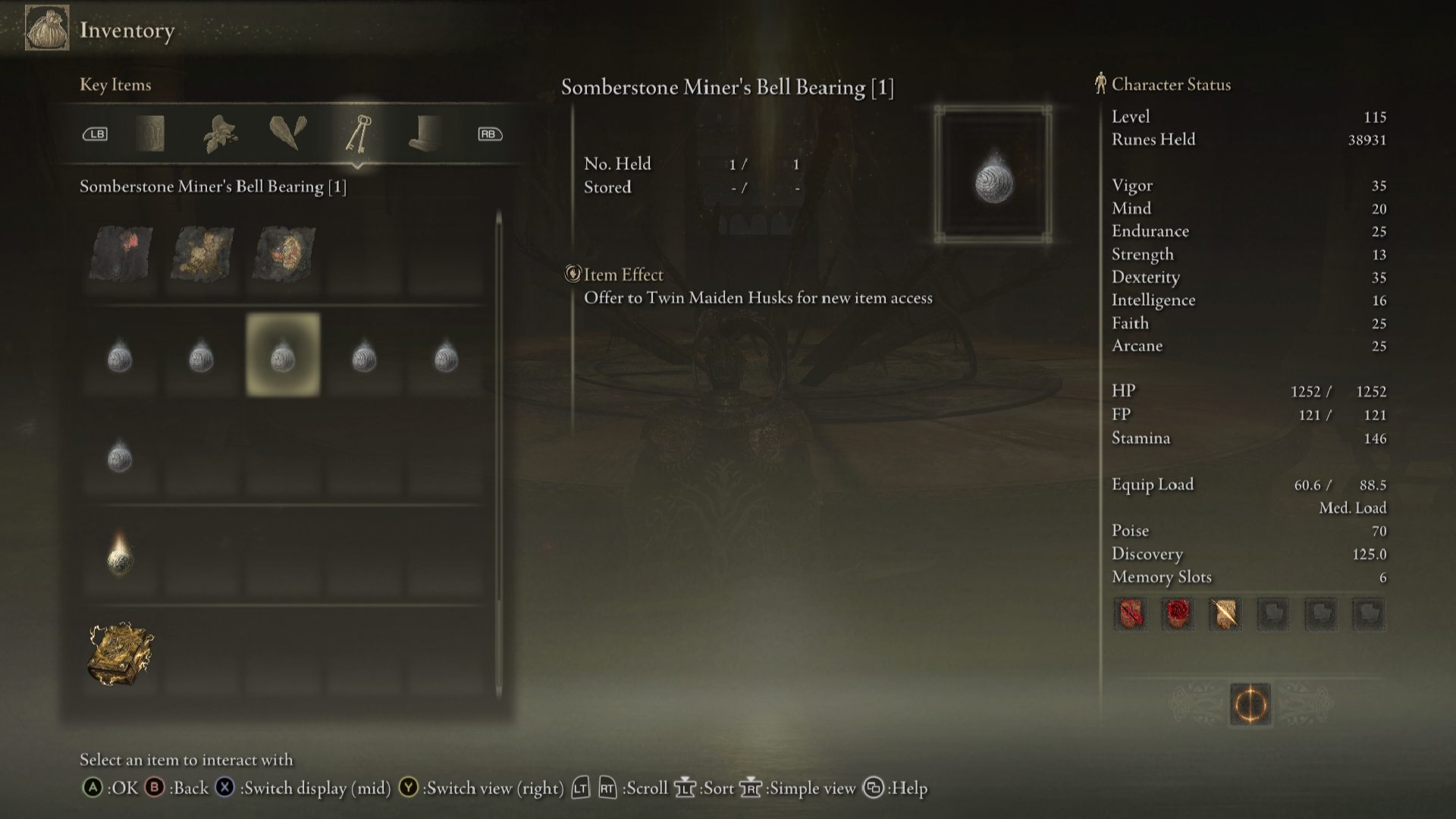Pick the map fragment with red-and-gold patch
1456x819 pixels.
[284, 254]
